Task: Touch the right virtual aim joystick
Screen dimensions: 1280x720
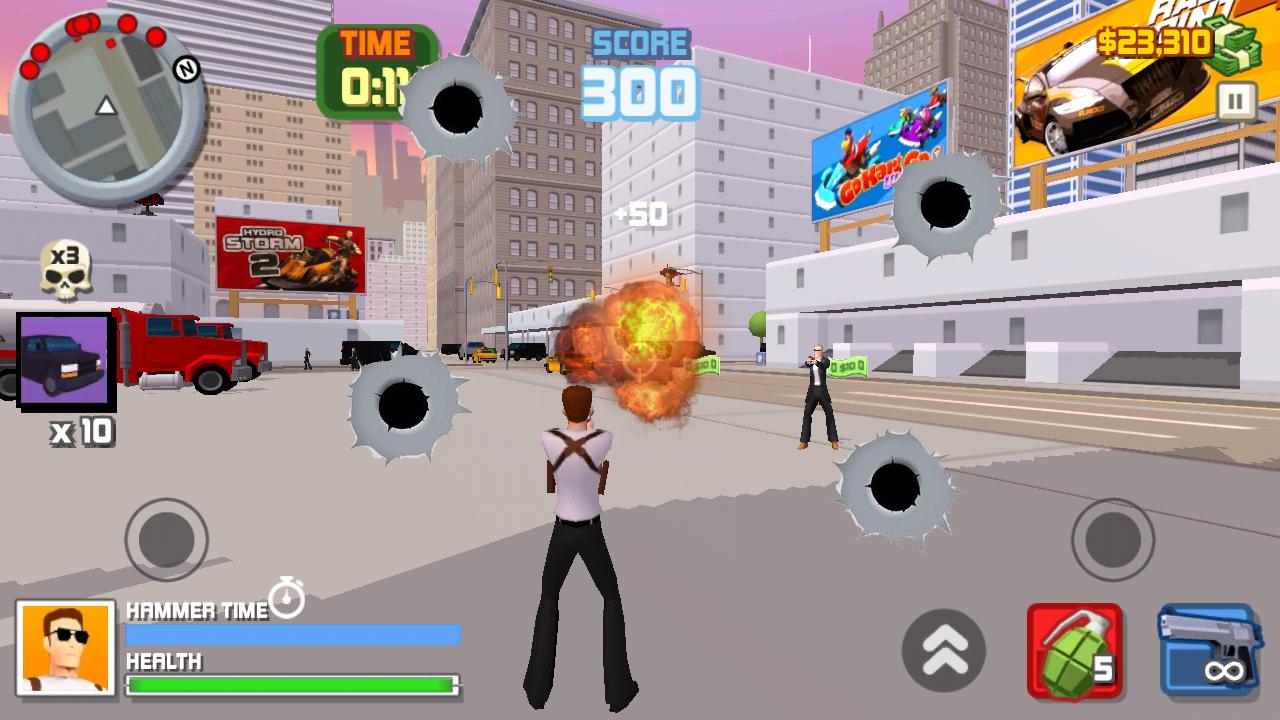Action: (1113, 540)
